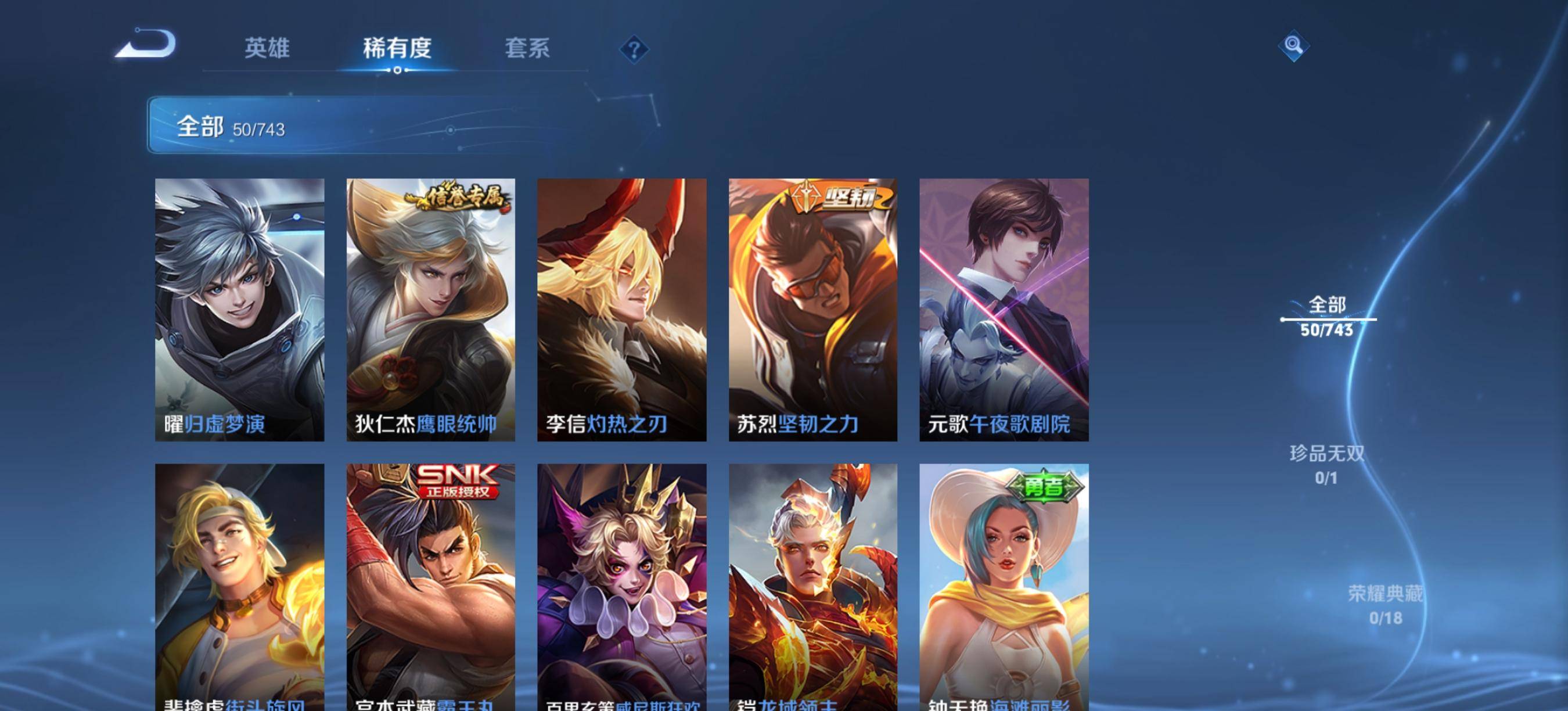Switch to the 英雄 tab
The height and width of the screenshot is (711, 1568).
pos(267,48)
